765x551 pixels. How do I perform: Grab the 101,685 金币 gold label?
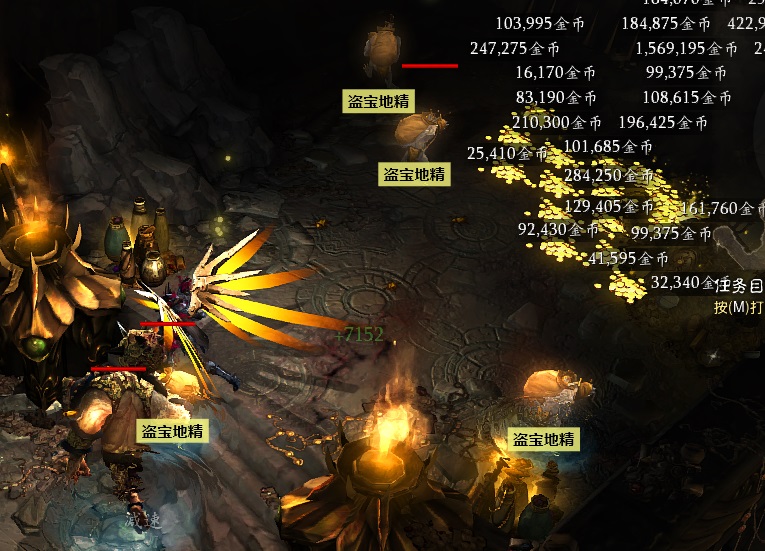click(x=608, y=147)
